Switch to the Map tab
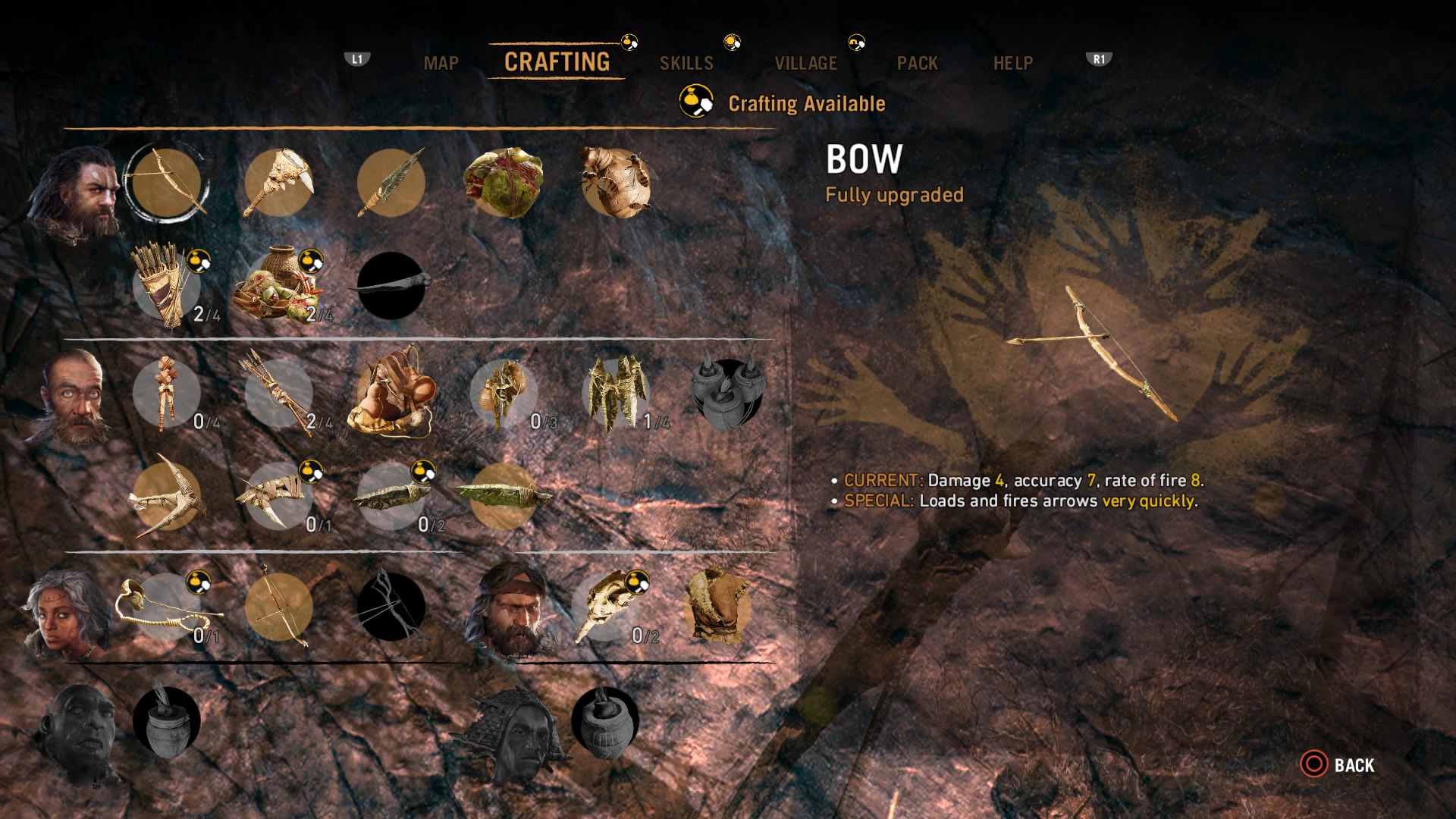 [x=441, y=63]
